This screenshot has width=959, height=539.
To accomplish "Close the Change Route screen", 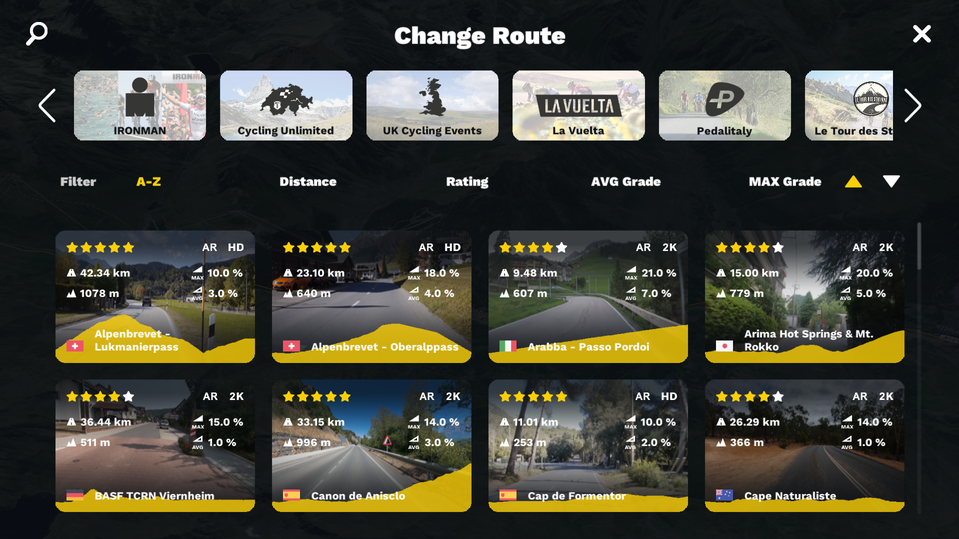I will [x=921, y=35].
